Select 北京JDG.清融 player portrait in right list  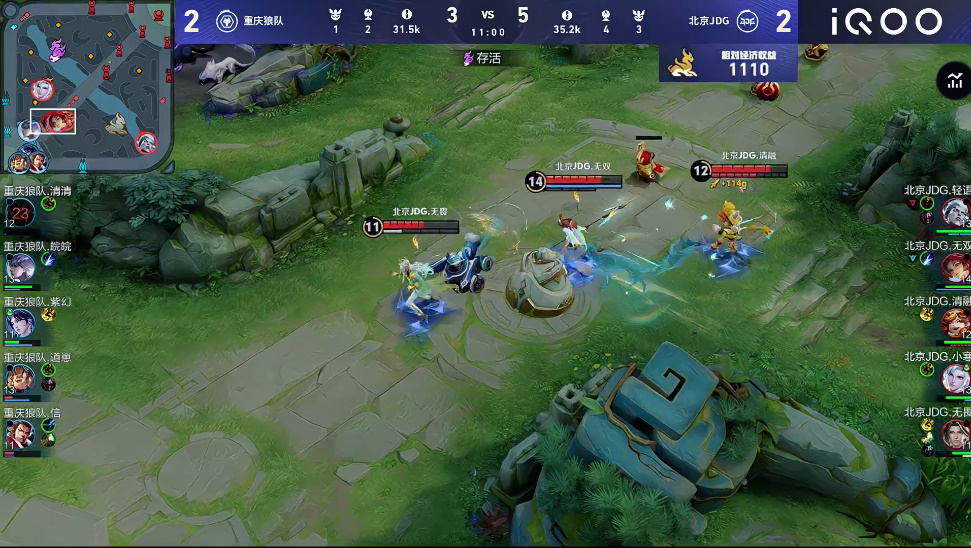point(954,323)
